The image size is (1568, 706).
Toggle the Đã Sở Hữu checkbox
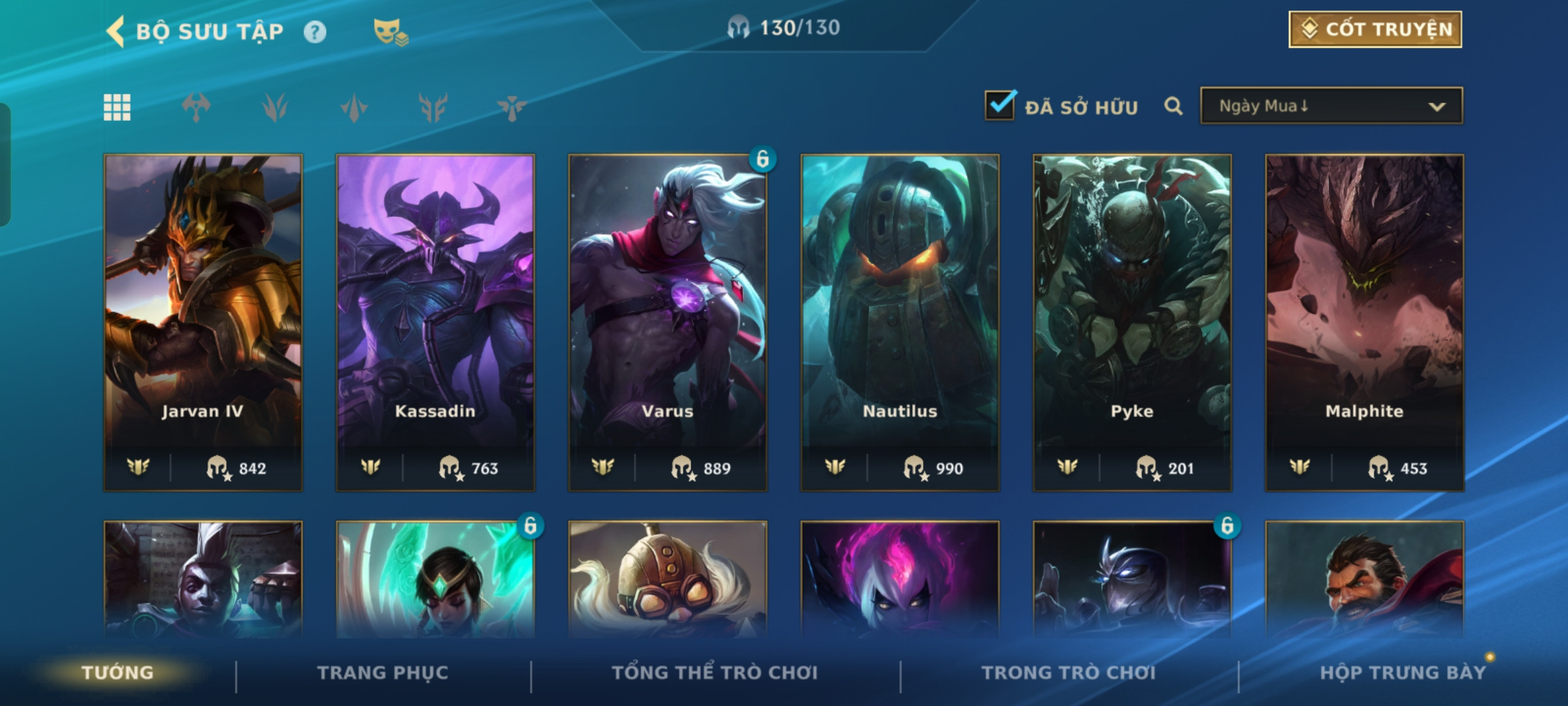click(1000, 106)
